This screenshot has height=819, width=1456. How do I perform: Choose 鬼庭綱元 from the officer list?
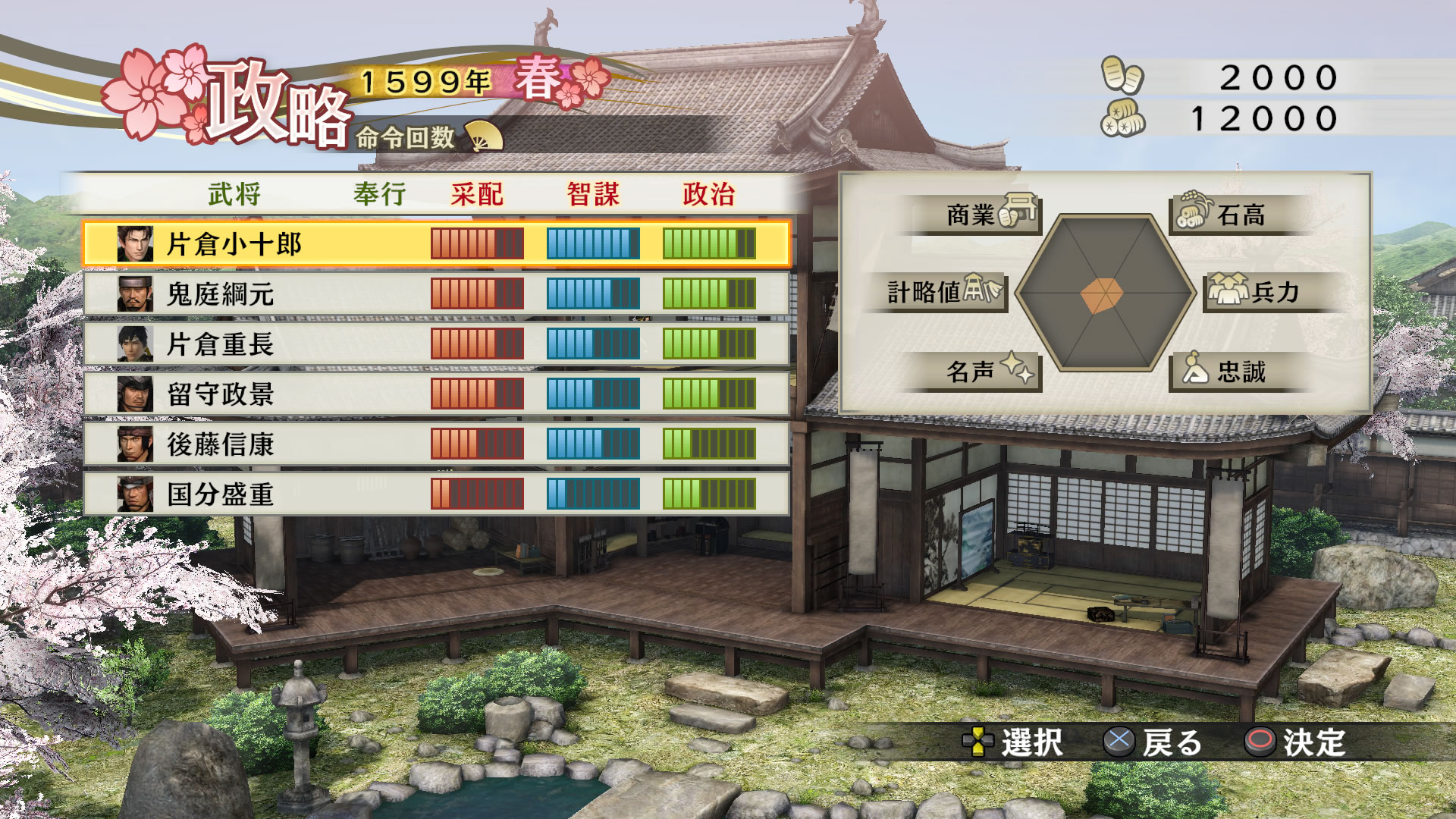(436, 294)
